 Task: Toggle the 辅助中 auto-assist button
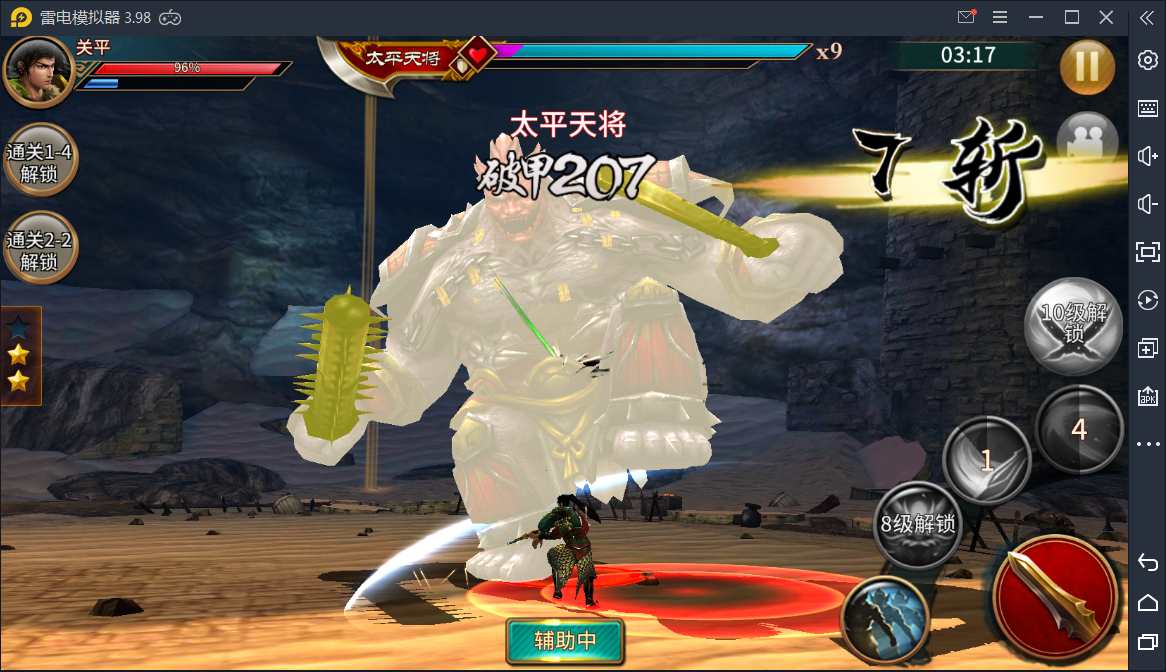click(564, 641)
